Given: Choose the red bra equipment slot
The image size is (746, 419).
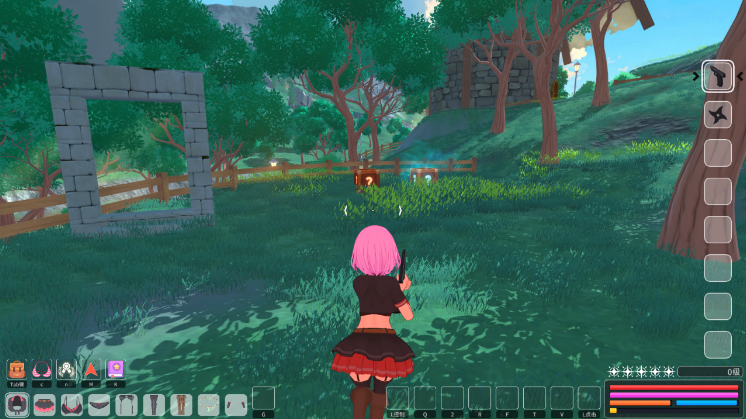Looking at the screenshot, I should coord(72,405).
